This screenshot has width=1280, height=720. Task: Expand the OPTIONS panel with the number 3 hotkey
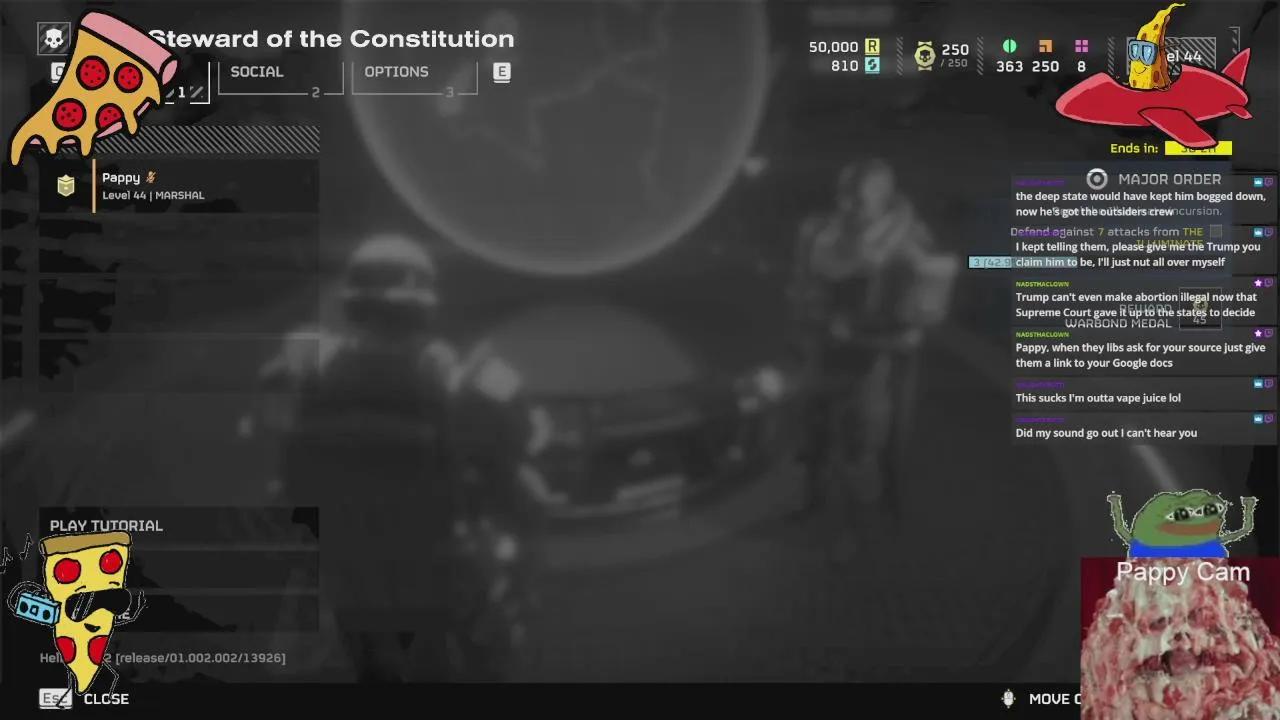(x=450, y=93)
